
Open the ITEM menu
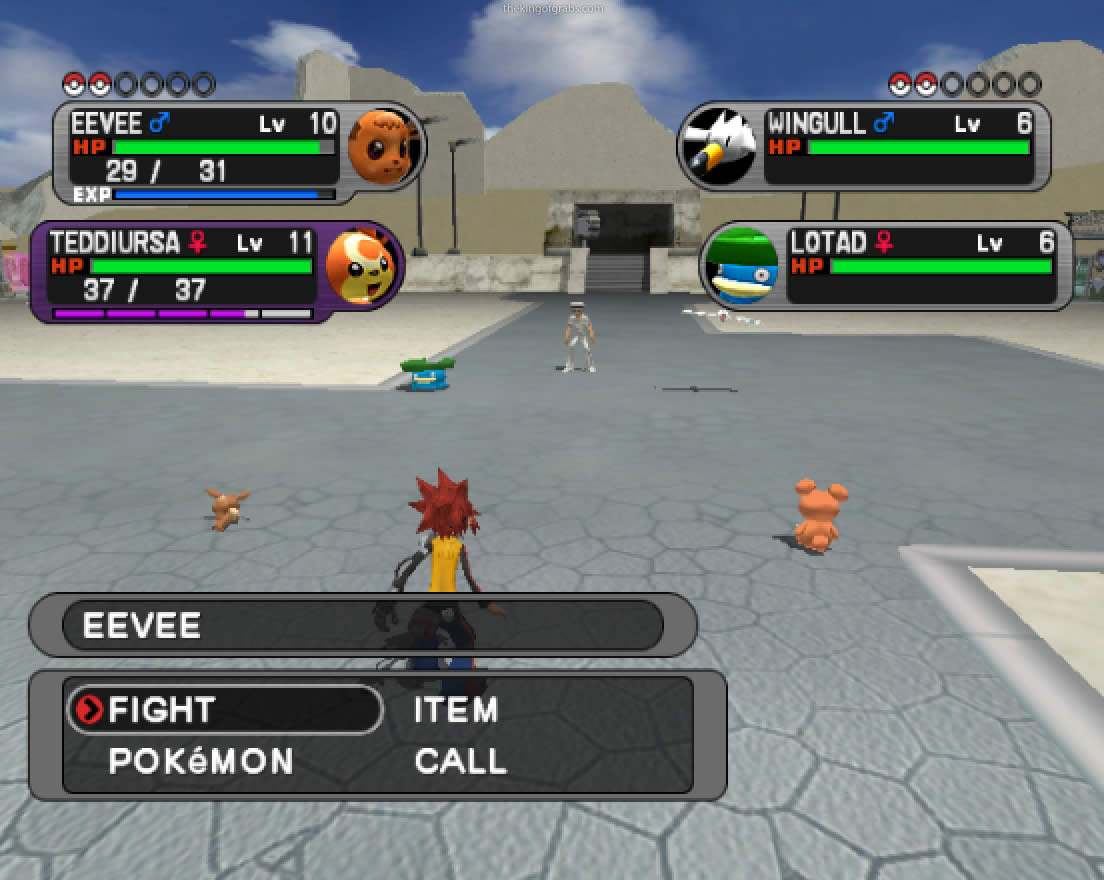pos(456,710)
